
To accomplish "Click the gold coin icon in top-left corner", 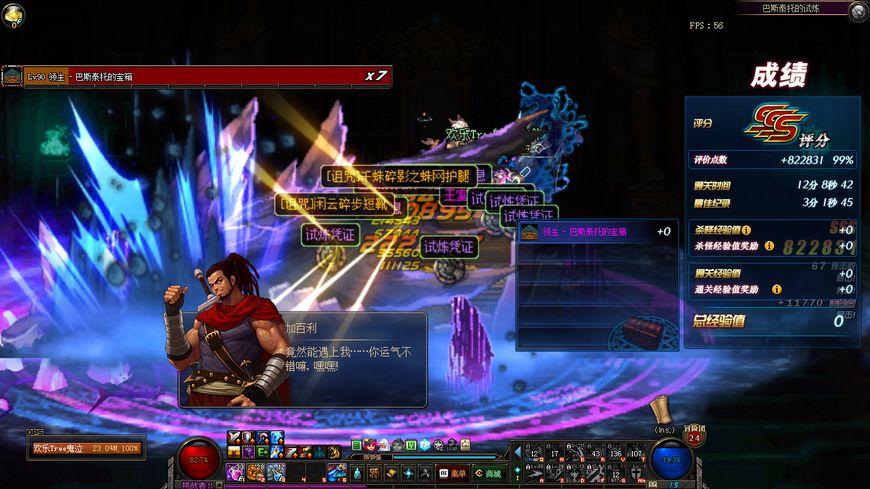I will pos(11,12).
